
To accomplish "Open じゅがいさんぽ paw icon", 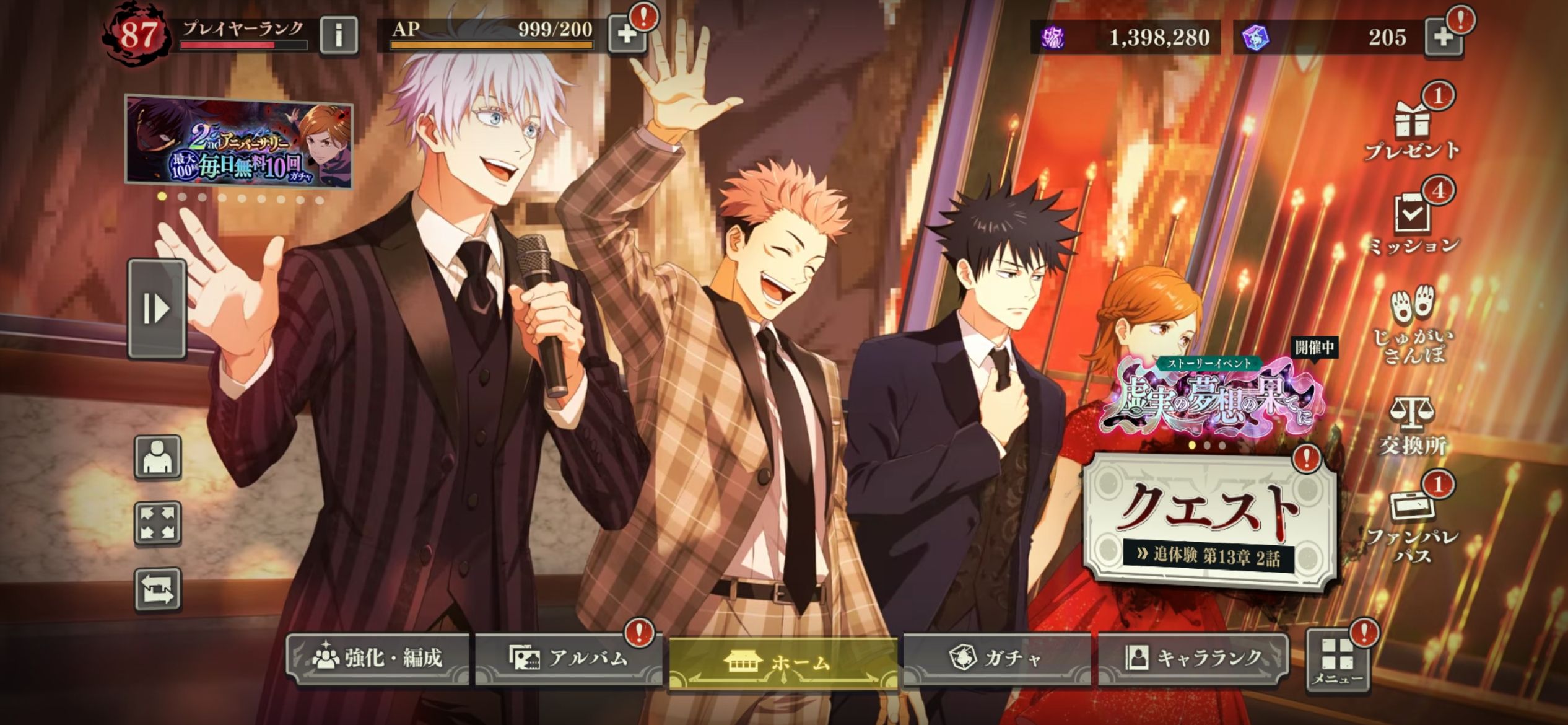I will 1412,324.
